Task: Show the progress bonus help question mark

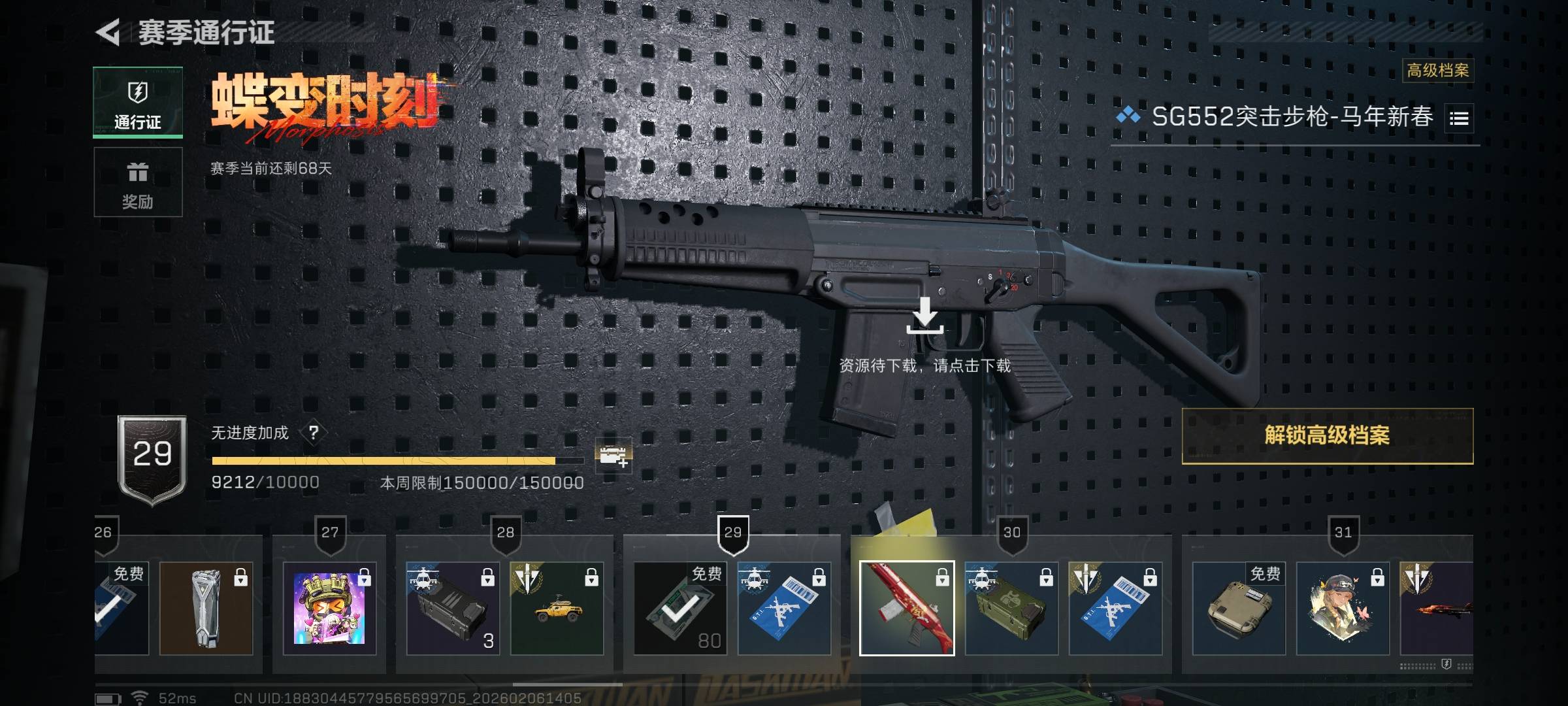Action: click(314, 433)
